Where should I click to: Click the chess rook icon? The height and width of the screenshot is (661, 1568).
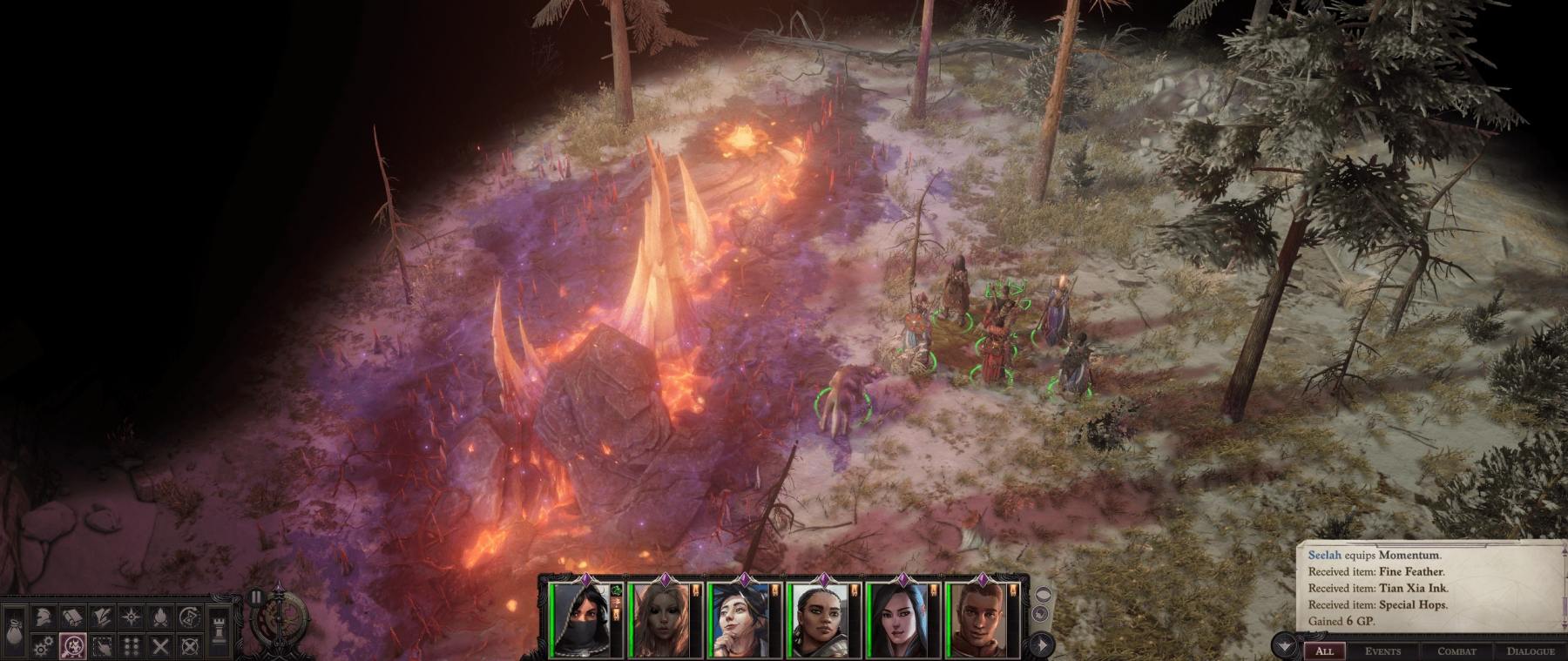tap(219, 631)
